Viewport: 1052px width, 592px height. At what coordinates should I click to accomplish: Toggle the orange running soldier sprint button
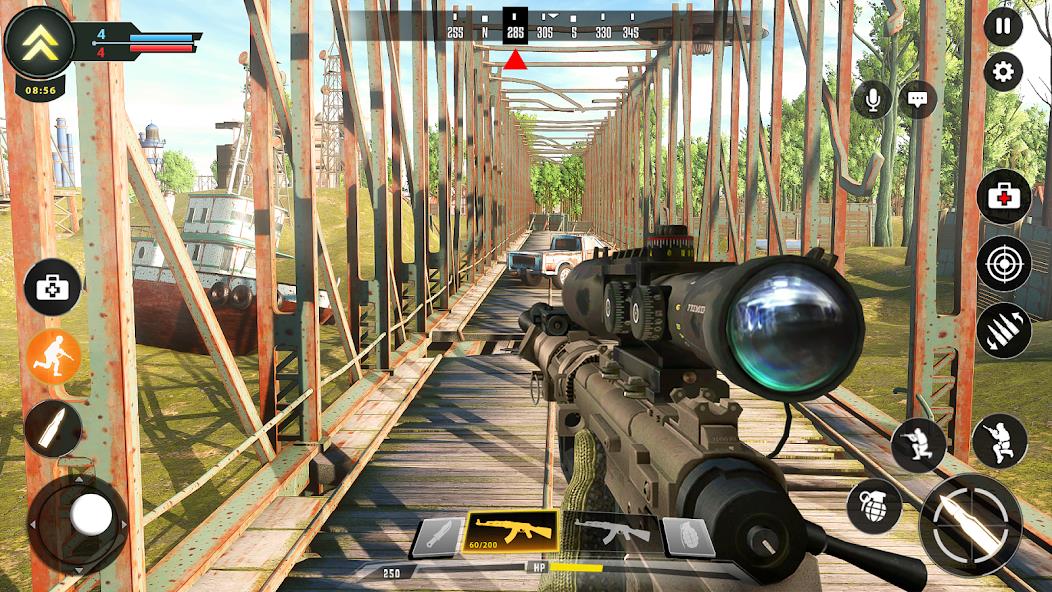tap(53, 358)
